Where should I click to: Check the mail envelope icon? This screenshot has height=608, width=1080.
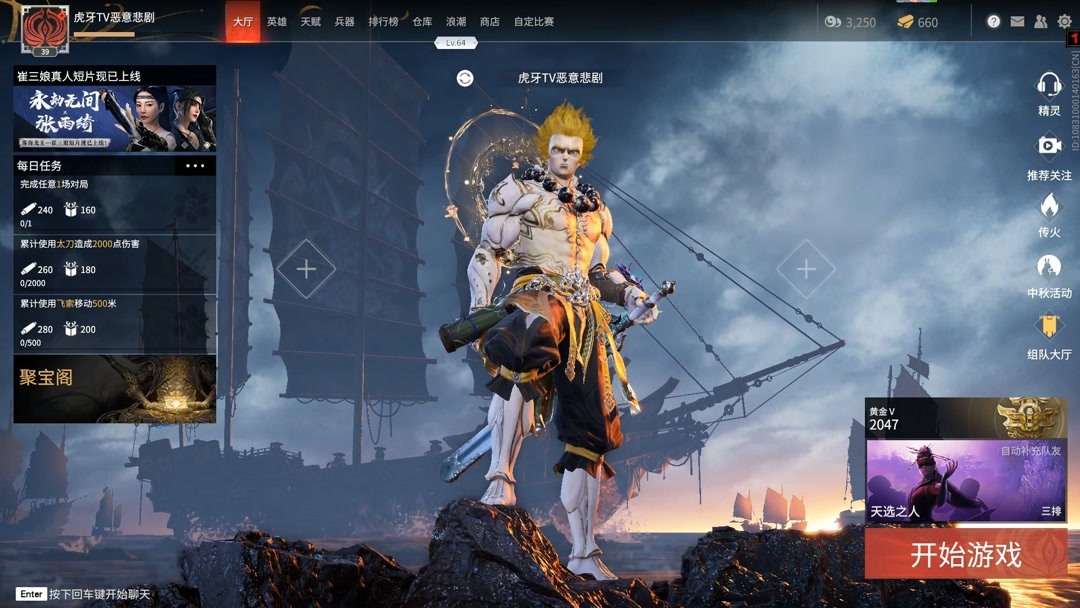coord(1017,21)
